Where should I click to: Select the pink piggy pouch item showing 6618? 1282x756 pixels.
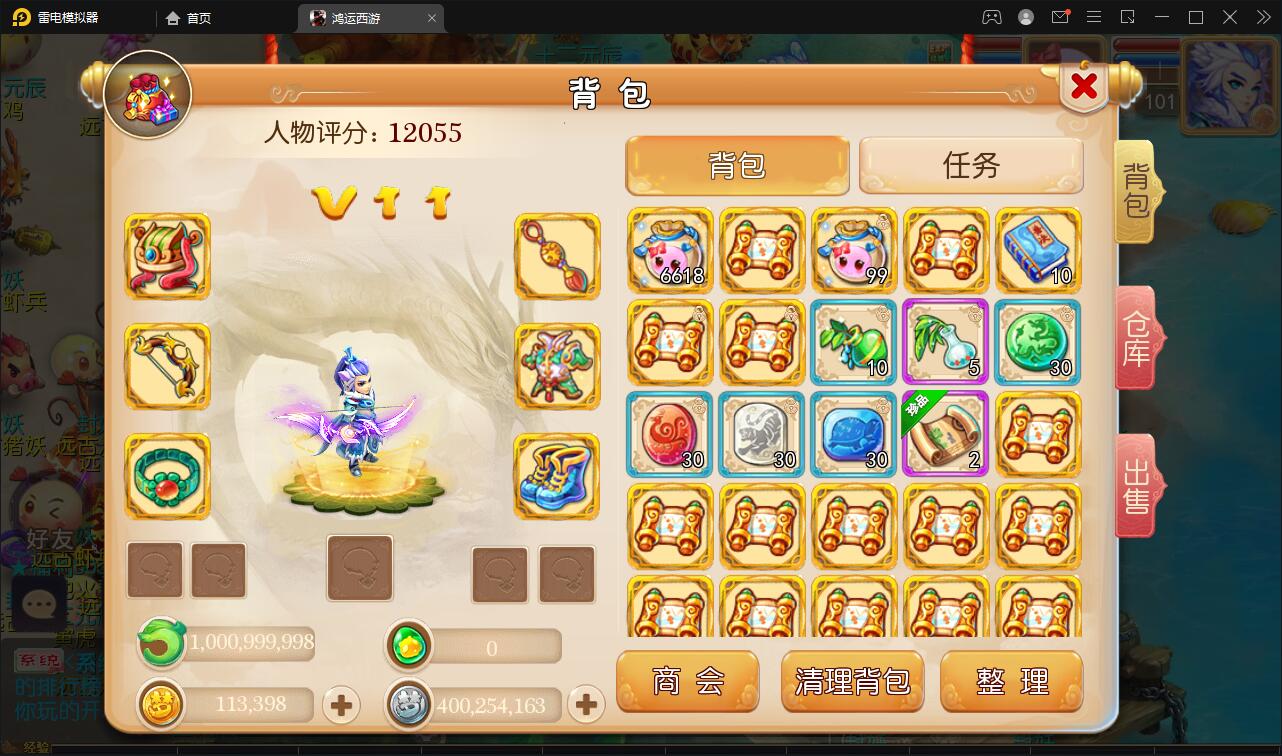[669, 250]
